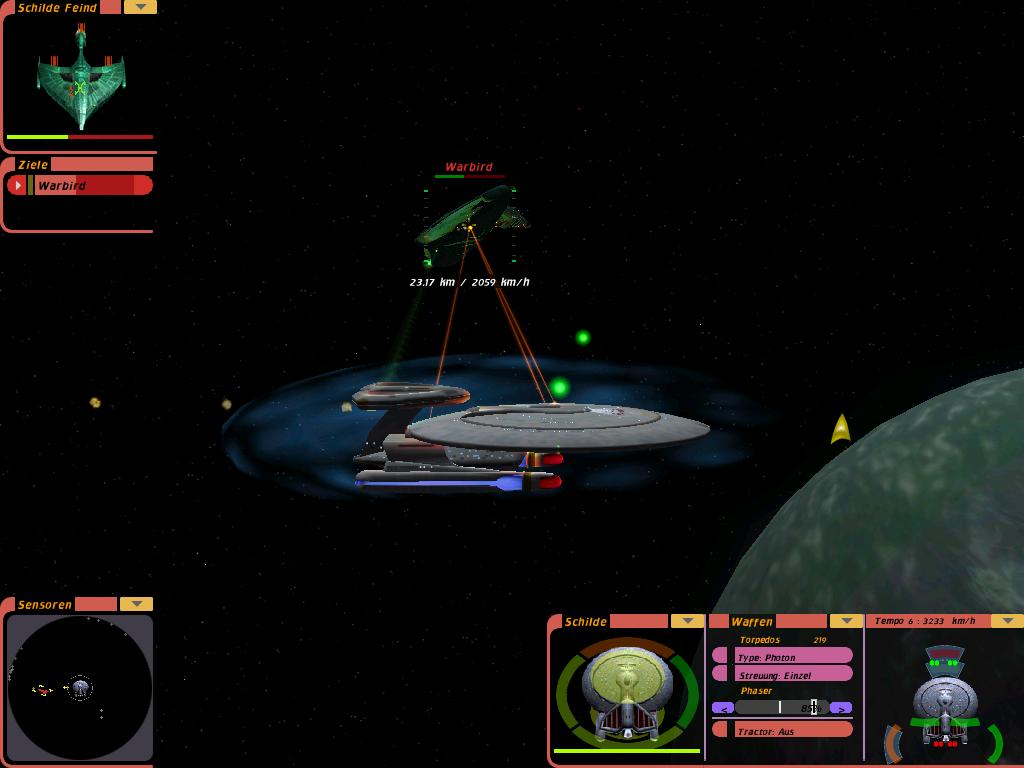Click the phaser intensity slider bar
1024x768 pixels.
click(781, 708)
